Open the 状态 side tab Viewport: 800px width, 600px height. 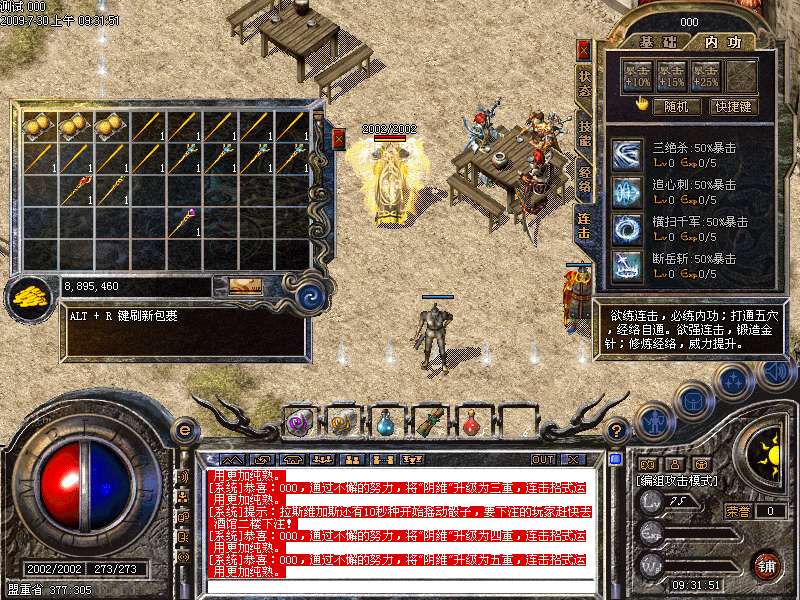pyautogui.click(x=584, y=85)
